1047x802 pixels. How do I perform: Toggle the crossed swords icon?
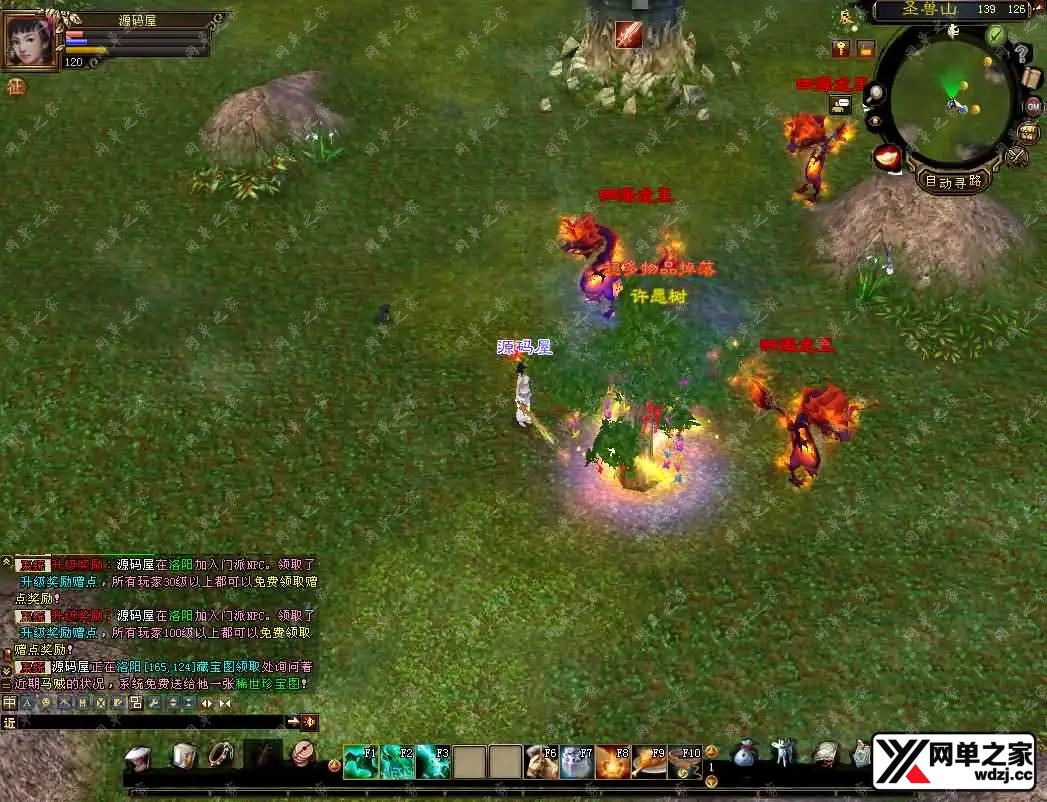[x=1016, y=157]
